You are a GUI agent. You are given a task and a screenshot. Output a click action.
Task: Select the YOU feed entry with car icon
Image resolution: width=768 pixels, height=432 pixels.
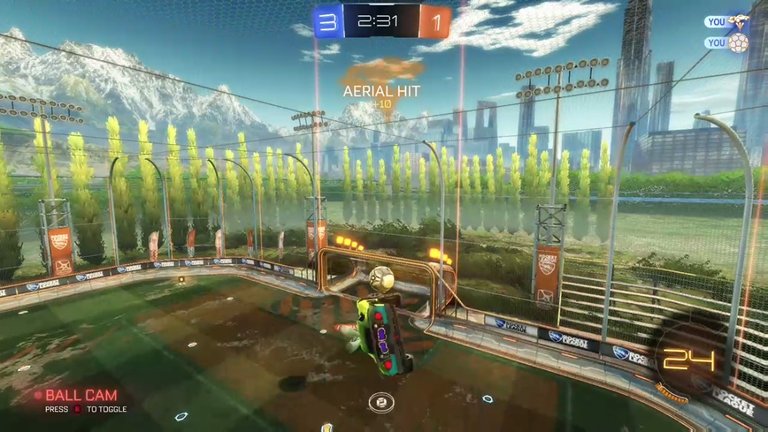tap(727, 21)
